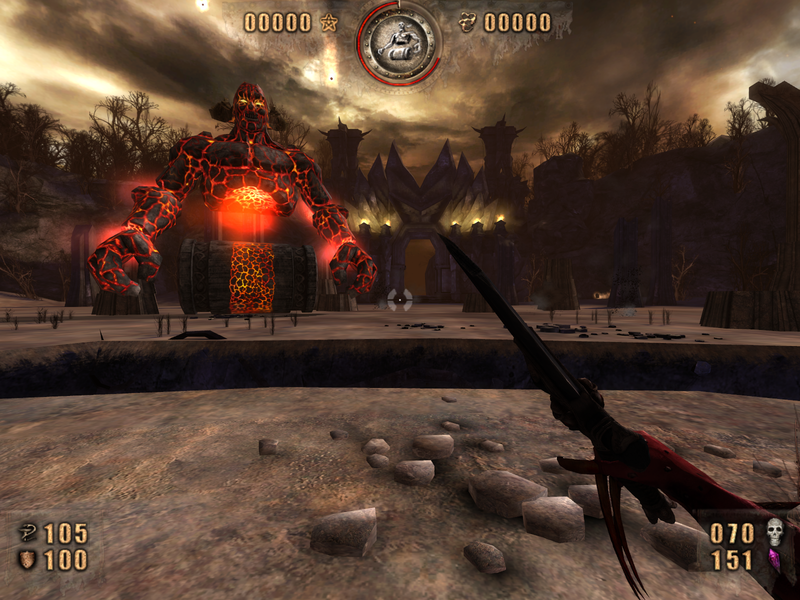Select the skull ammo icon
The width and height of the screenshot is (800, 600).
coord(775,531)
